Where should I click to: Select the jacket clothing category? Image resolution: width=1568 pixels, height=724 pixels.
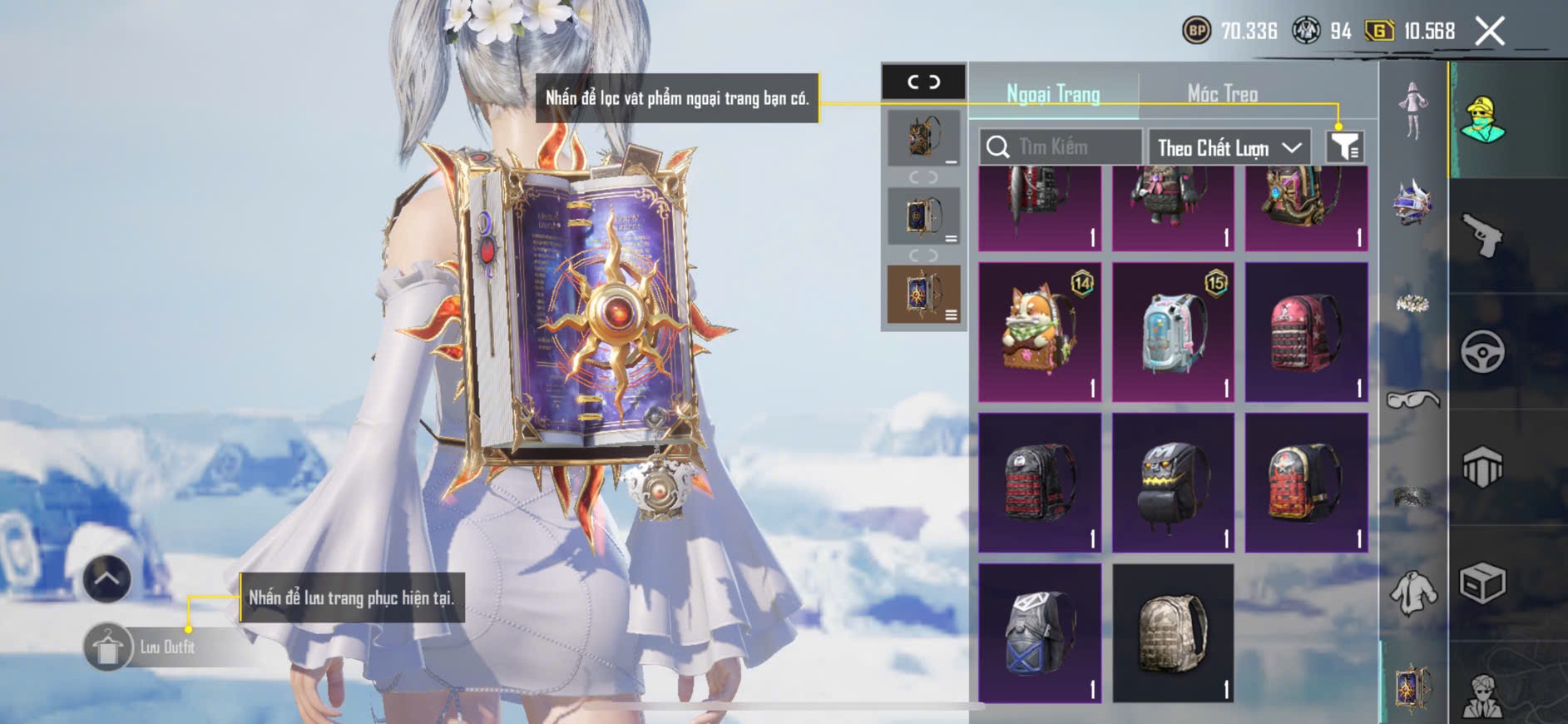click(x=1413, y=592)
